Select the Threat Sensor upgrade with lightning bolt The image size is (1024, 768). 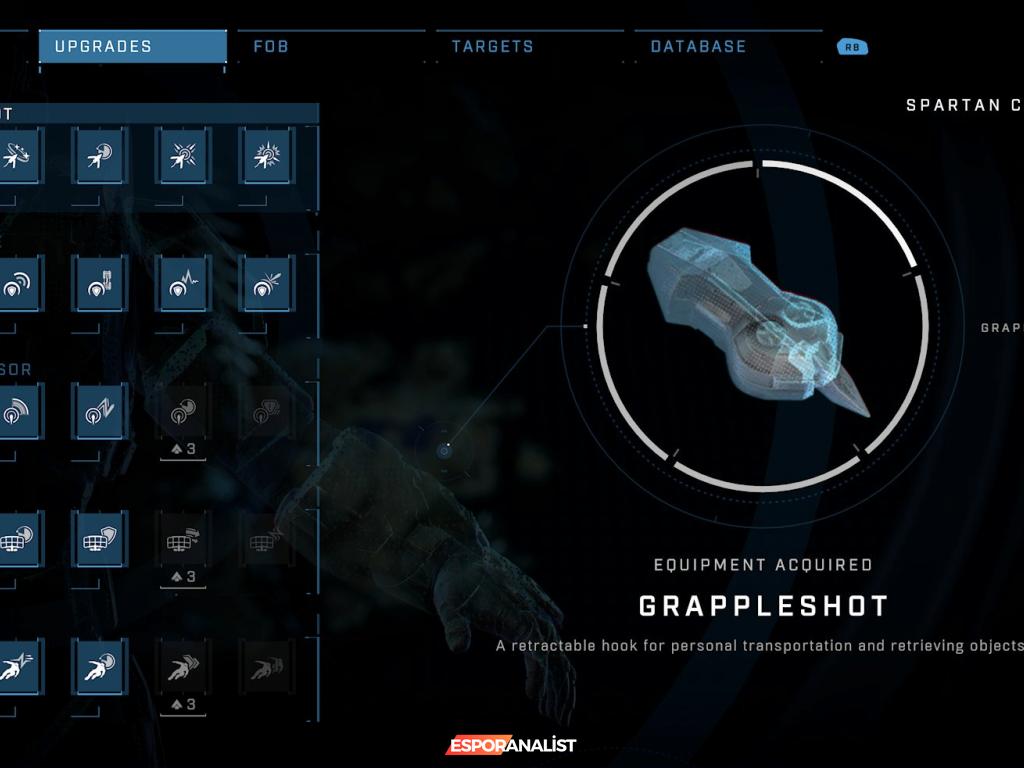point(100,411)
